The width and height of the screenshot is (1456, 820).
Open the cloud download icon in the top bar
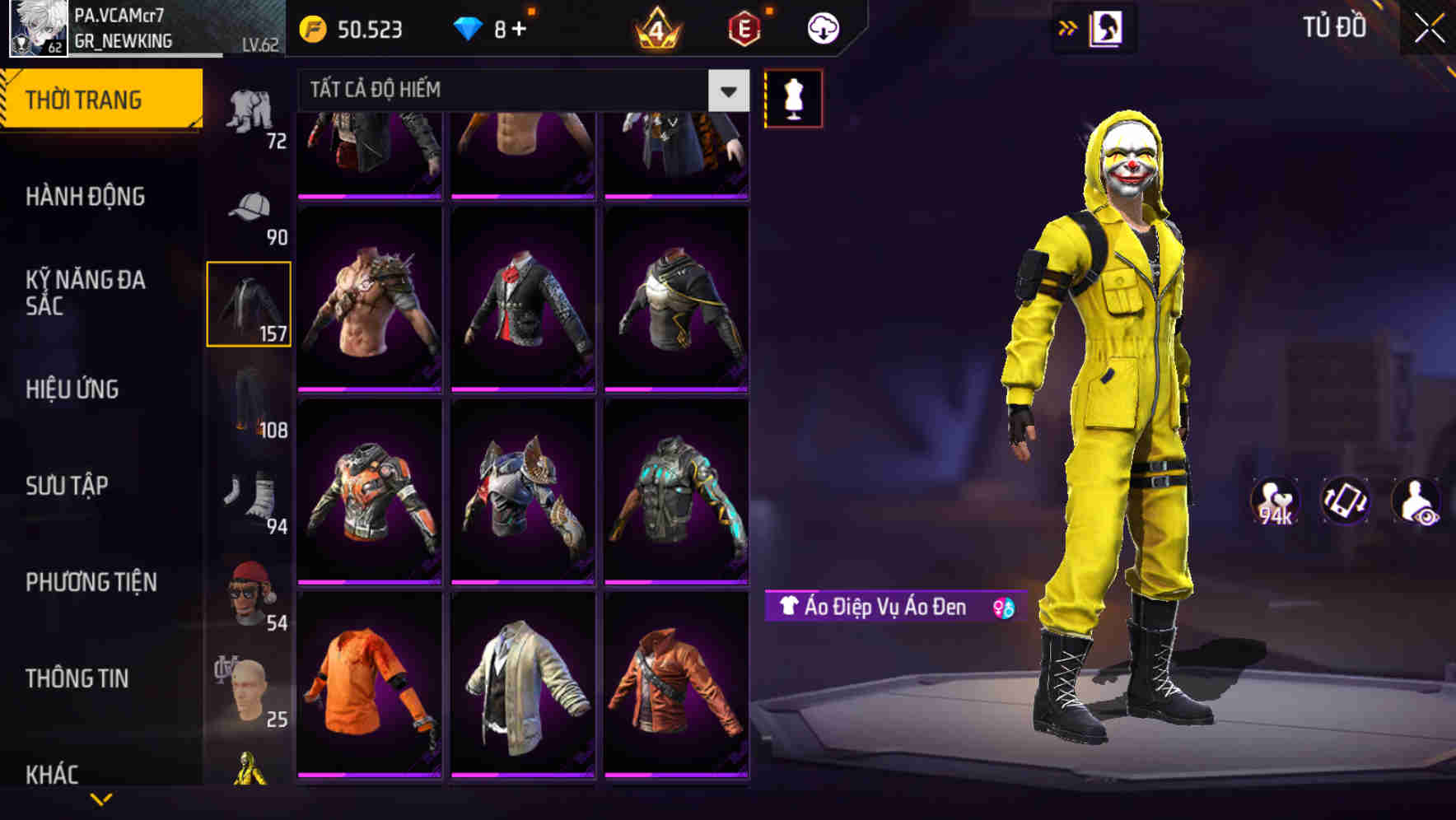click(x=822, y=26)
